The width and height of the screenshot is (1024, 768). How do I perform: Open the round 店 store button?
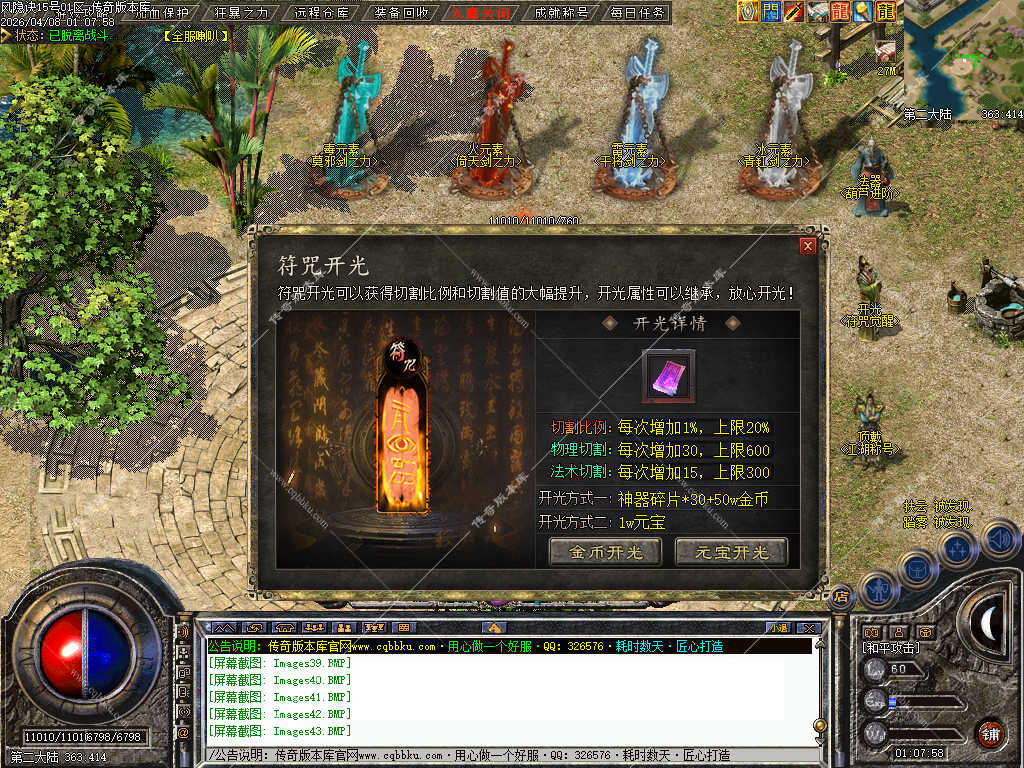pos(841,596)
